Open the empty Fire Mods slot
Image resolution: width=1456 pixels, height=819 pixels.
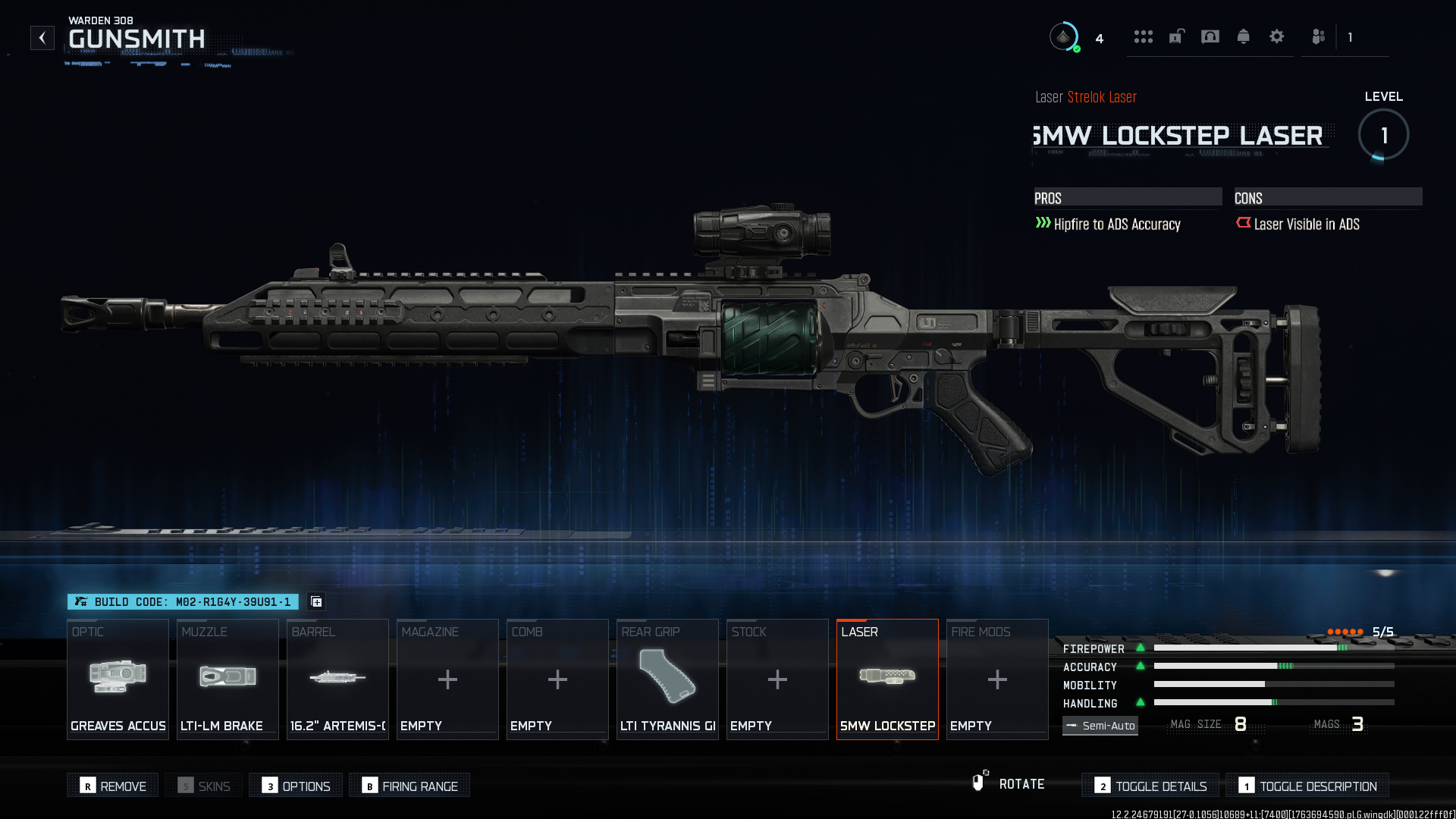click(x=997, y=679)
